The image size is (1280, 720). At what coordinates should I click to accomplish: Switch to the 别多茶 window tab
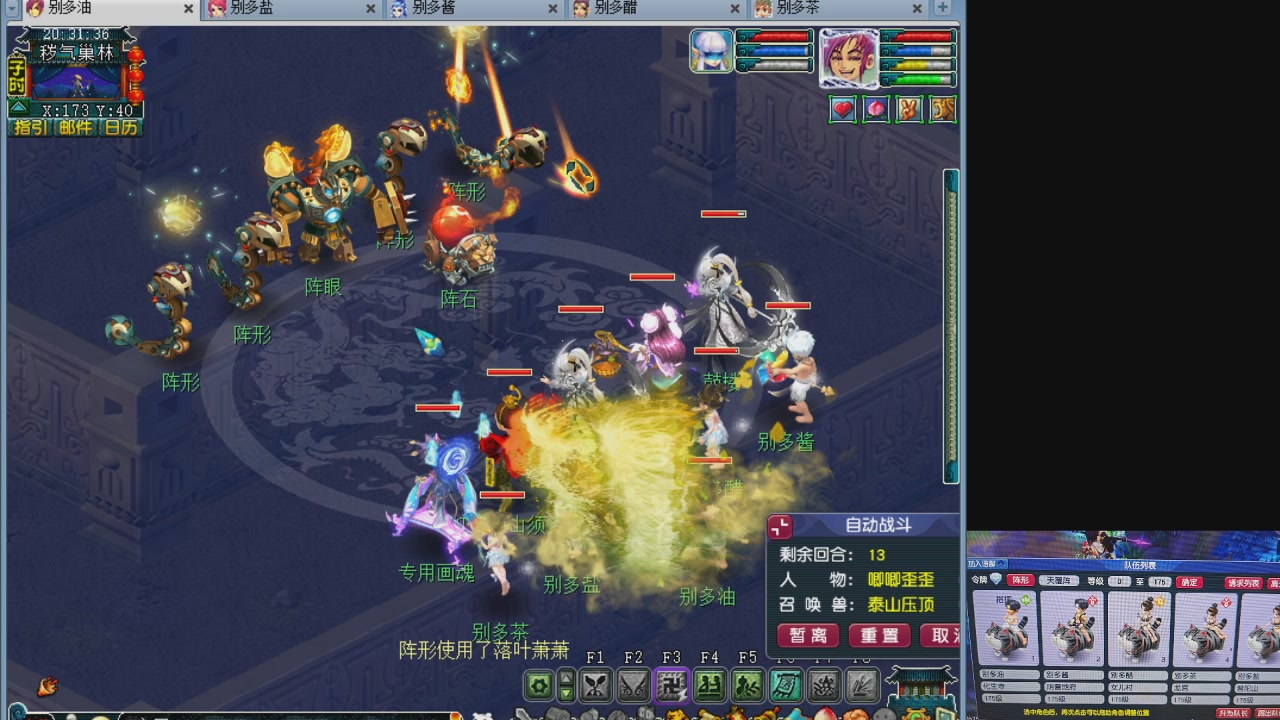coord(800,8)
